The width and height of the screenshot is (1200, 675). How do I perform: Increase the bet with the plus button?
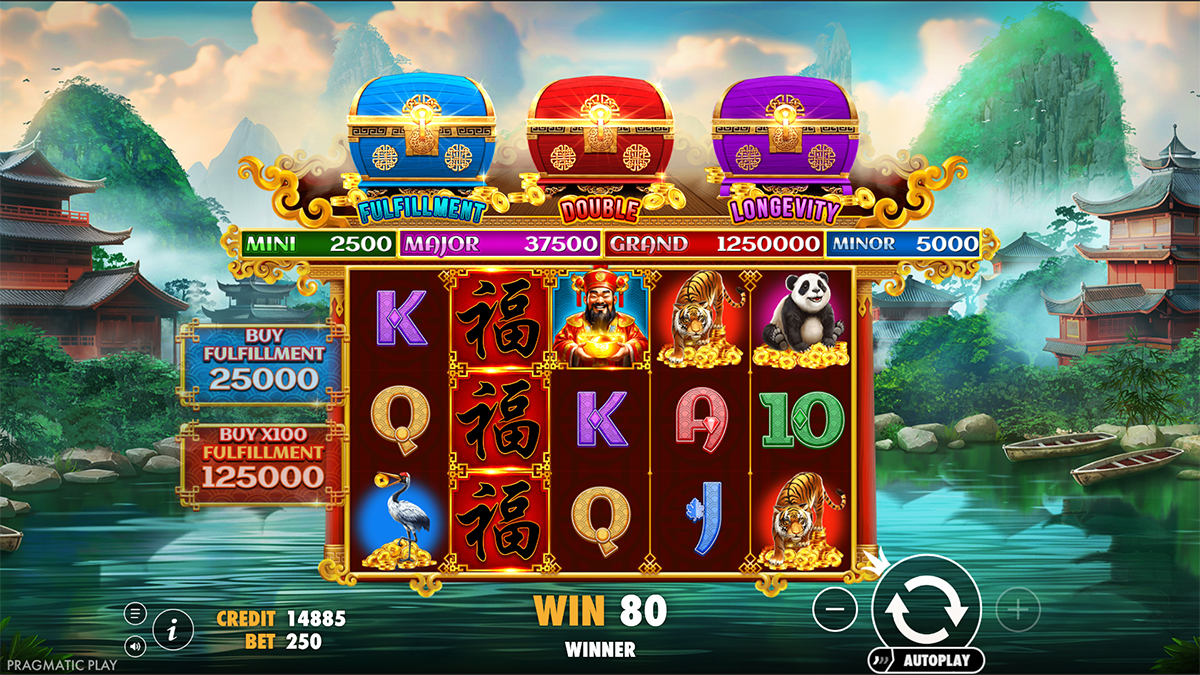(1018, 608)
